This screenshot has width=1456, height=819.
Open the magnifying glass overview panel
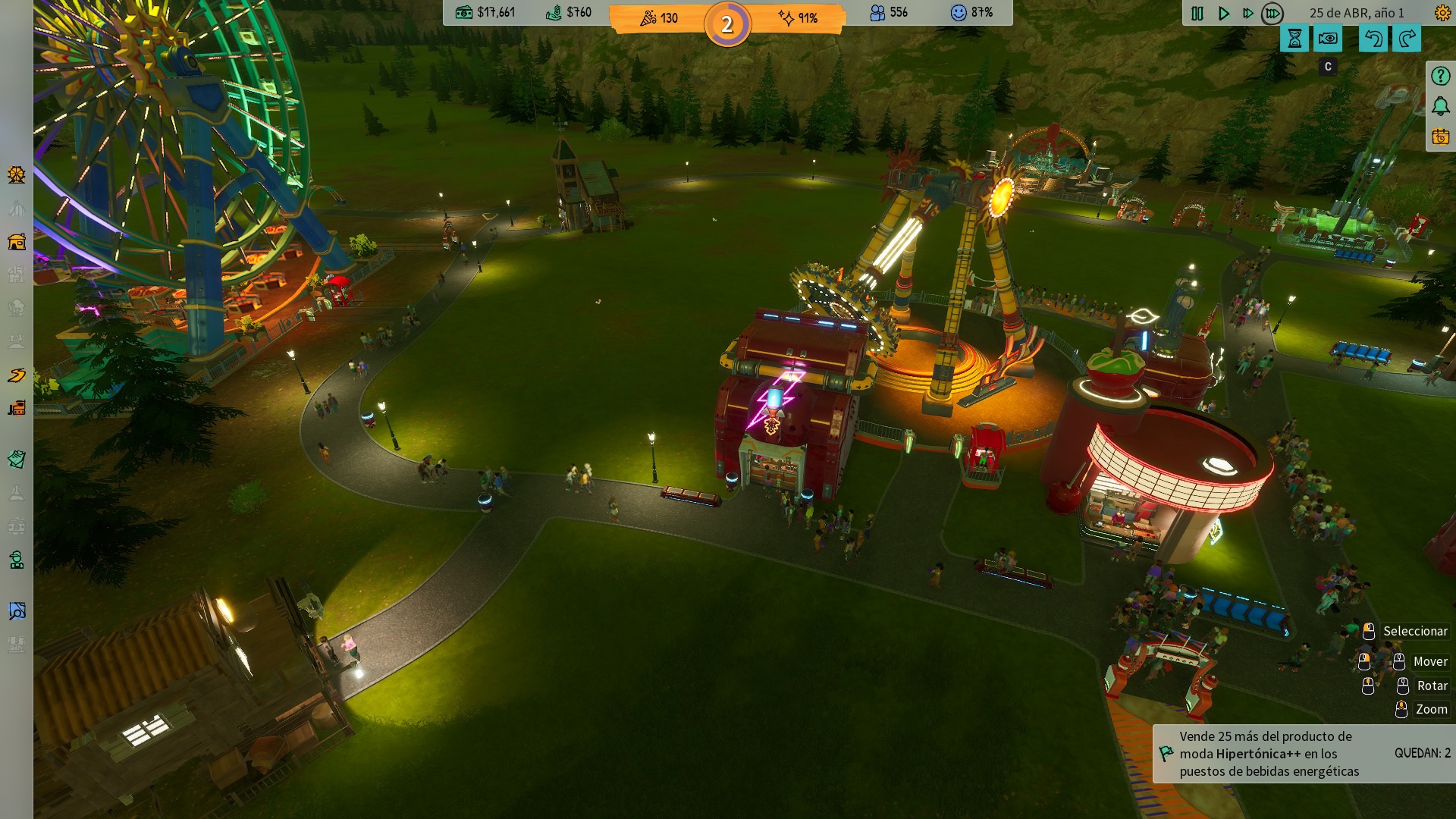tap(17, 611)
